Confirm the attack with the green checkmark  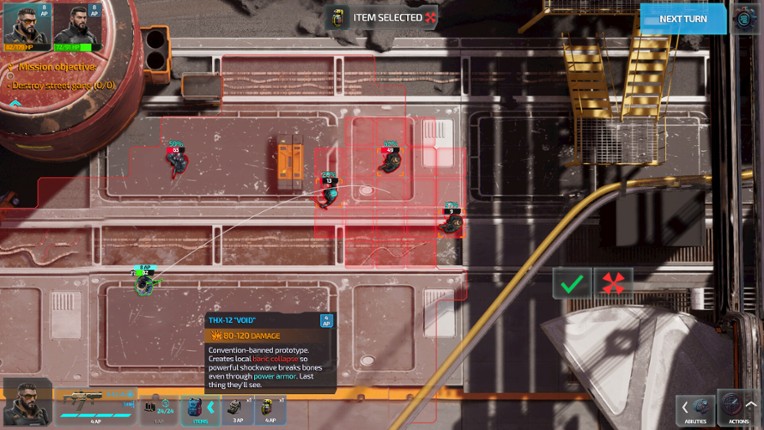click(572, 283)
